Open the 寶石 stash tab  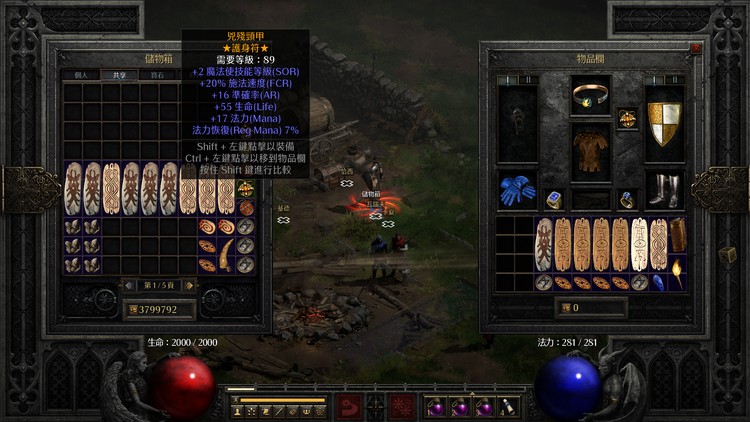pos(157,75)
